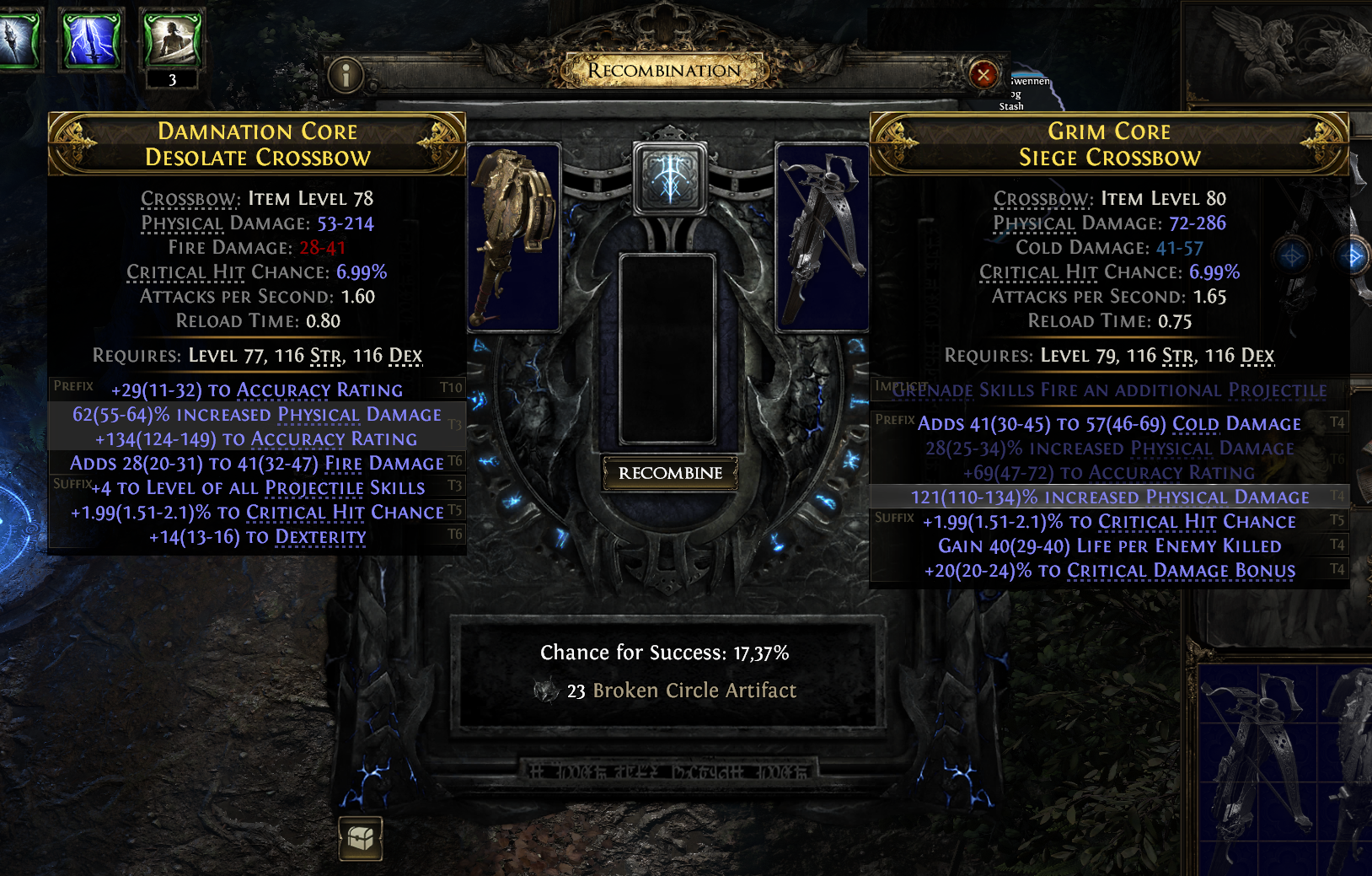
Task: Open the stash chest button
Action: pyautogui.click(x=361, y=837)
